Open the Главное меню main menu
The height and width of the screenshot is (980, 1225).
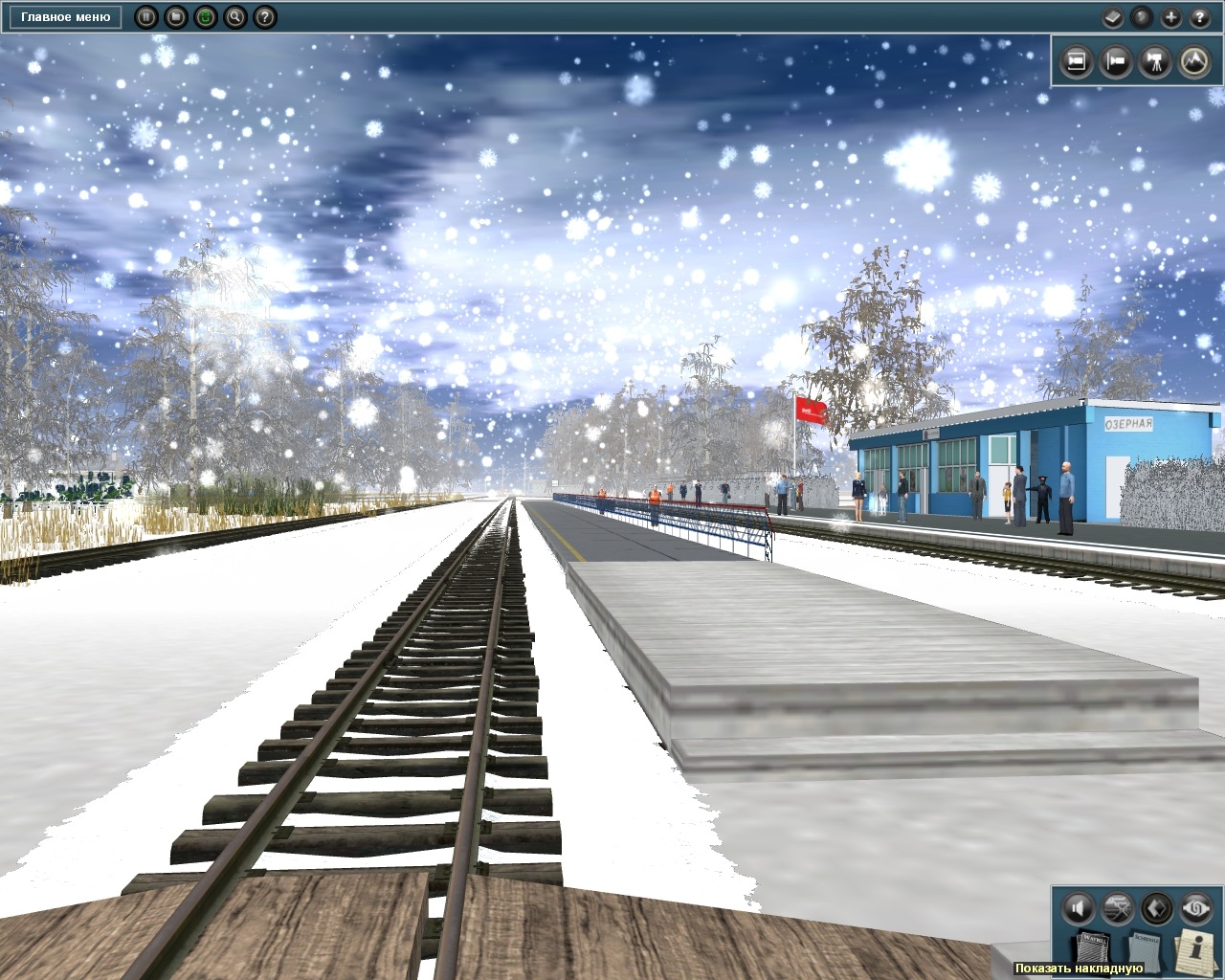click(x=65, y=17)
